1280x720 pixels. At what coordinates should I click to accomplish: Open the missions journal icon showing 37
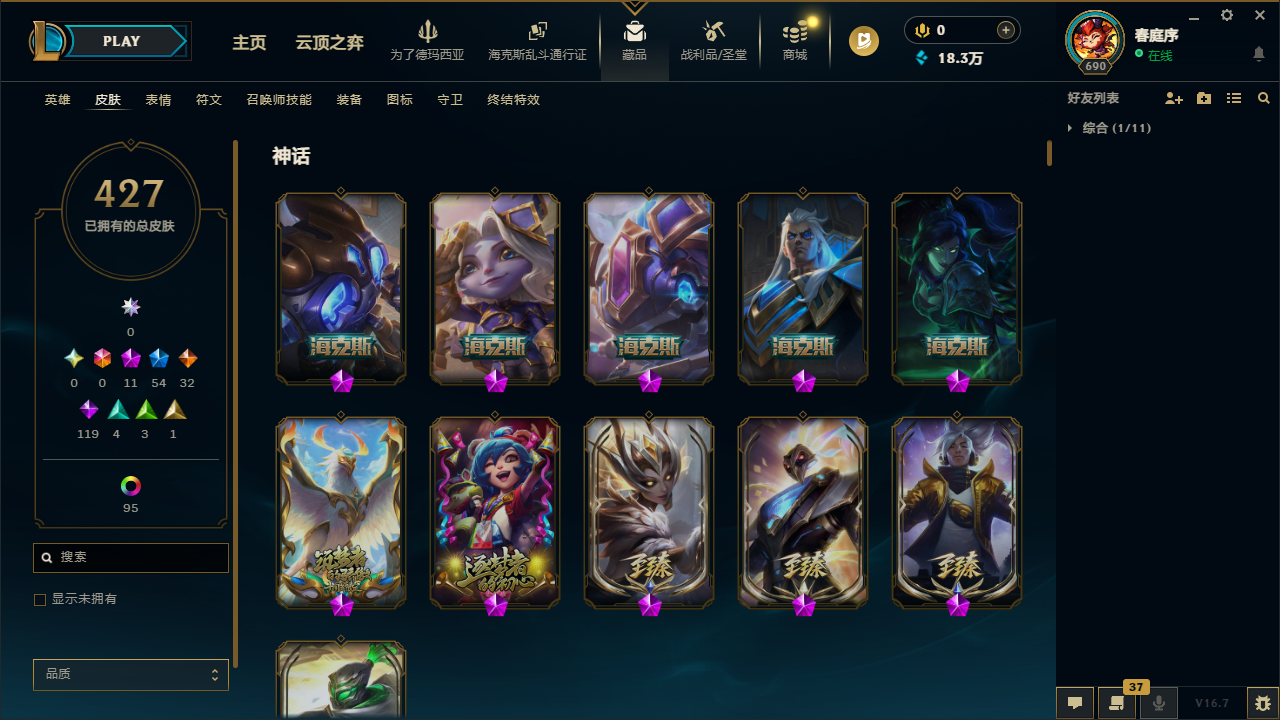pyautogui.click(x=1117, y=702)
